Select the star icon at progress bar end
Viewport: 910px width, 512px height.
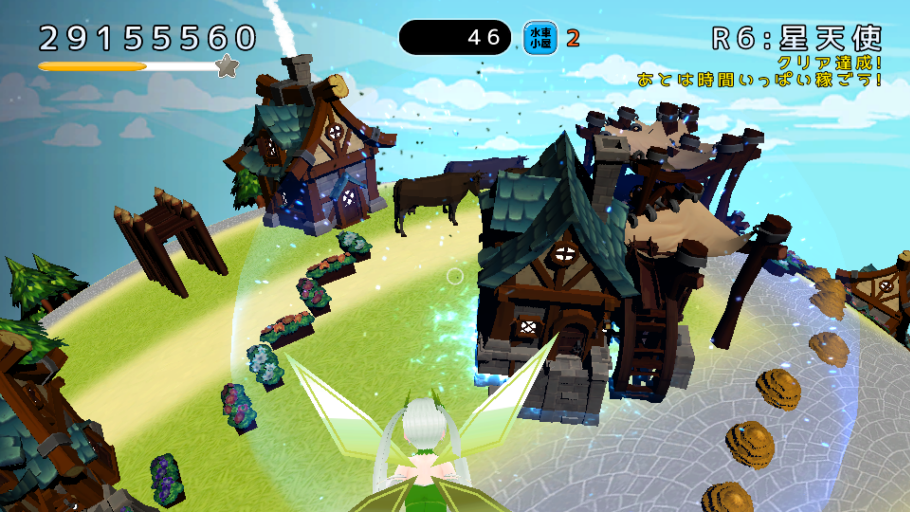227,67
